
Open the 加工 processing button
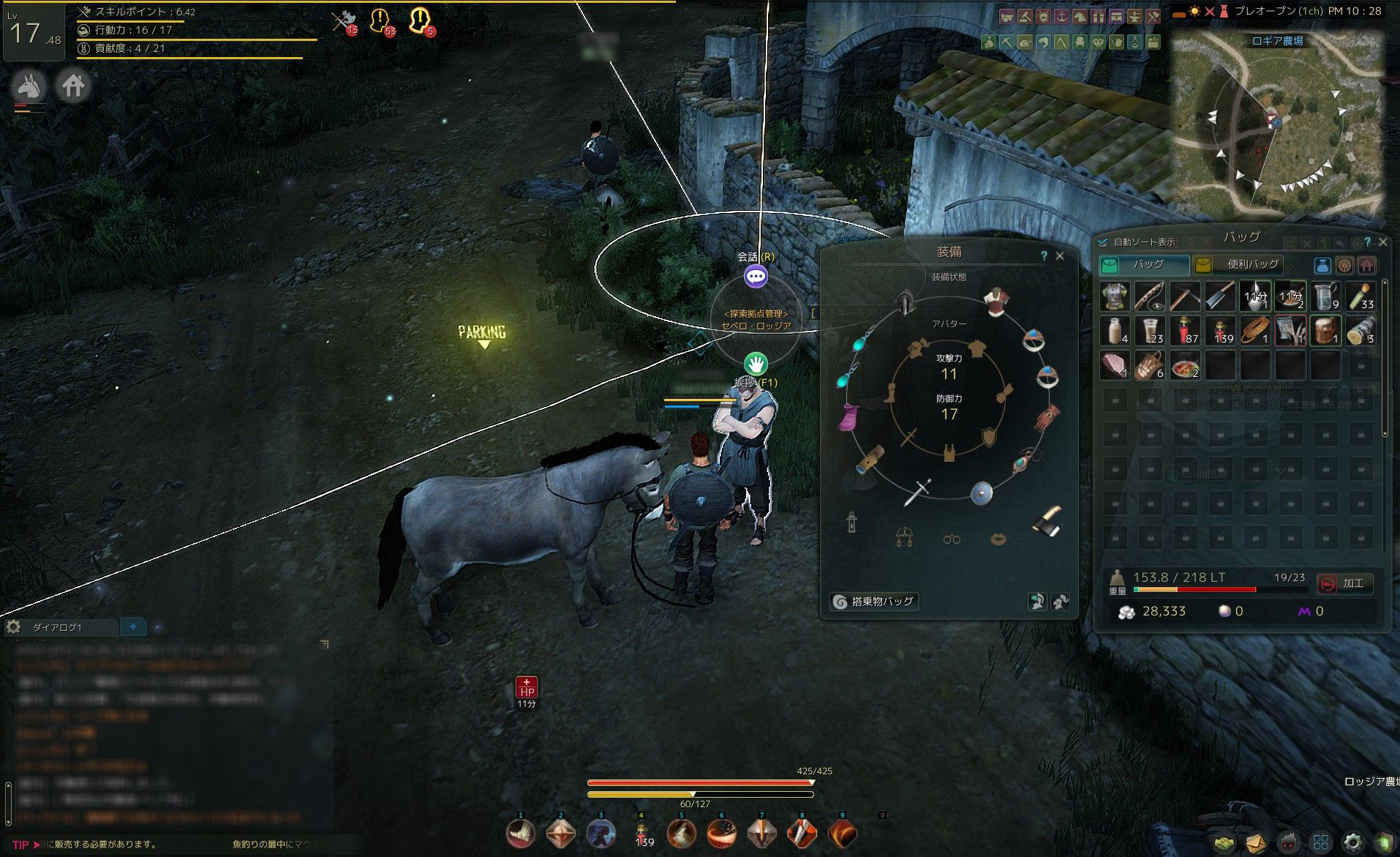coord(1344,583)
